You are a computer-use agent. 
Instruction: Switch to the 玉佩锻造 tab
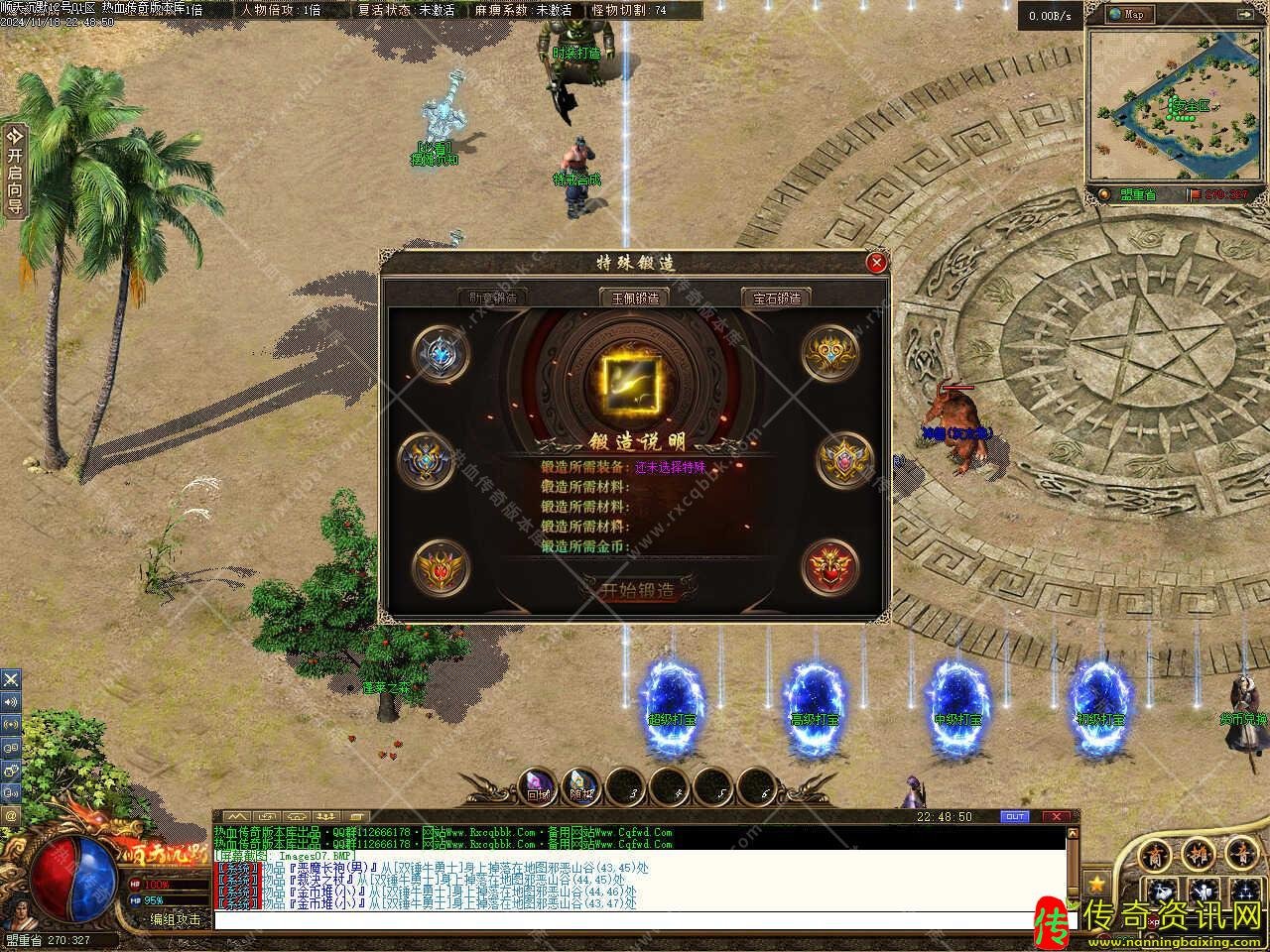pyautogui.click(x=634, y=297)
